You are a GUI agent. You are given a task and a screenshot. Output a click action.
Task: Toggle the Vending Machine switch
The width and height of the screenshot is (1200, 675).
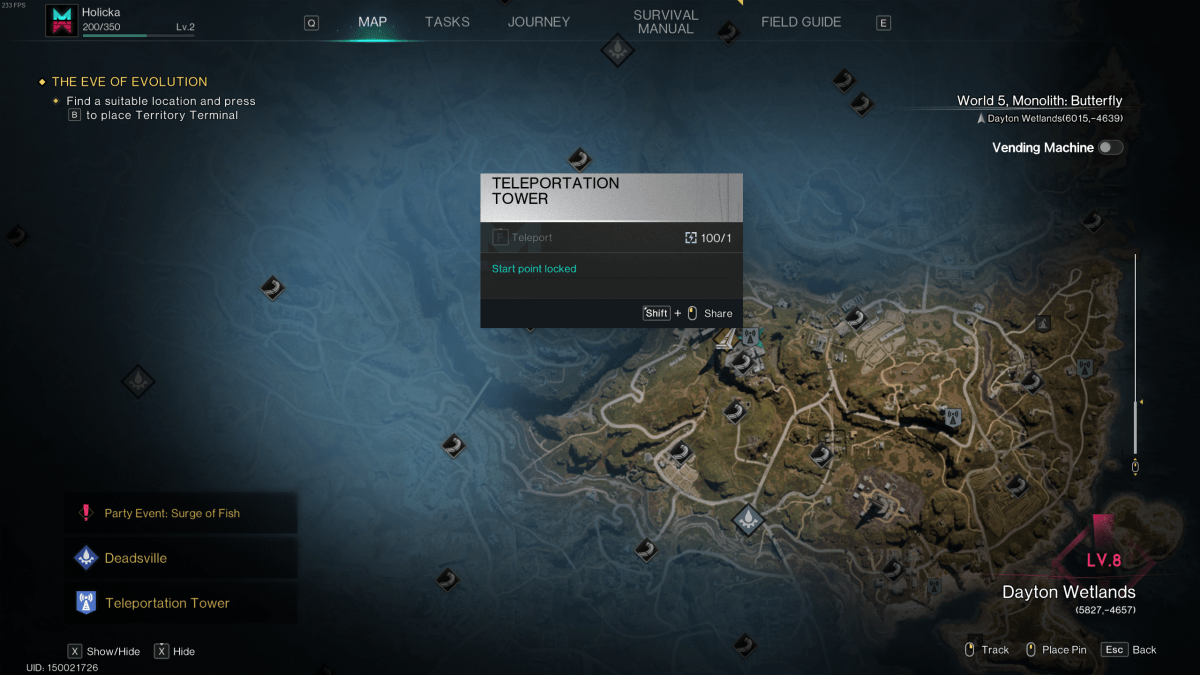1110,148
